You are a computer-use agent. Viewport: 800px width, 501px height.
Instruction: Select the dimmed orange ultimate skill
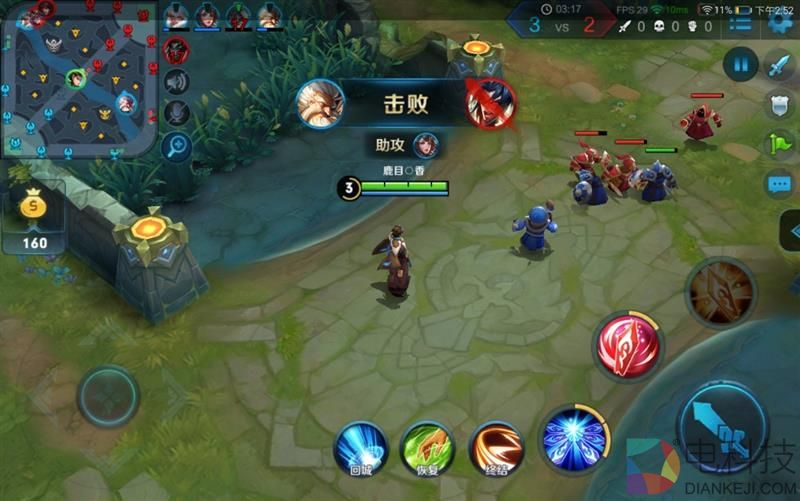tap(720, 291)
